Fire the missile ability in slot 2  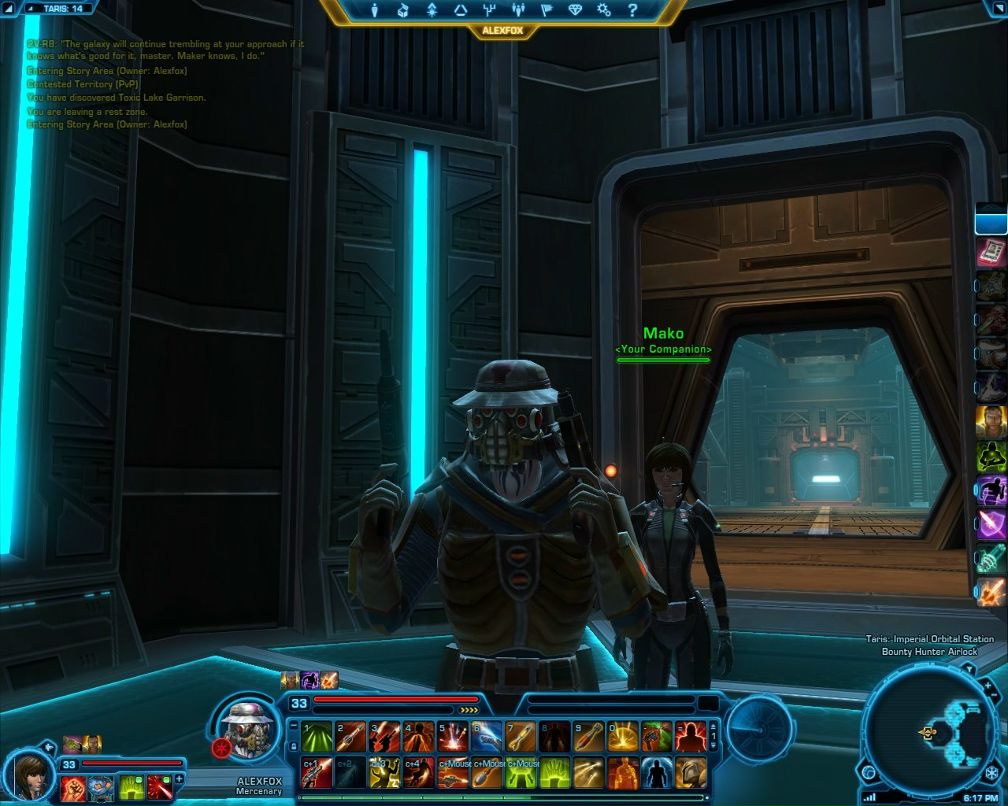[350, 737]
